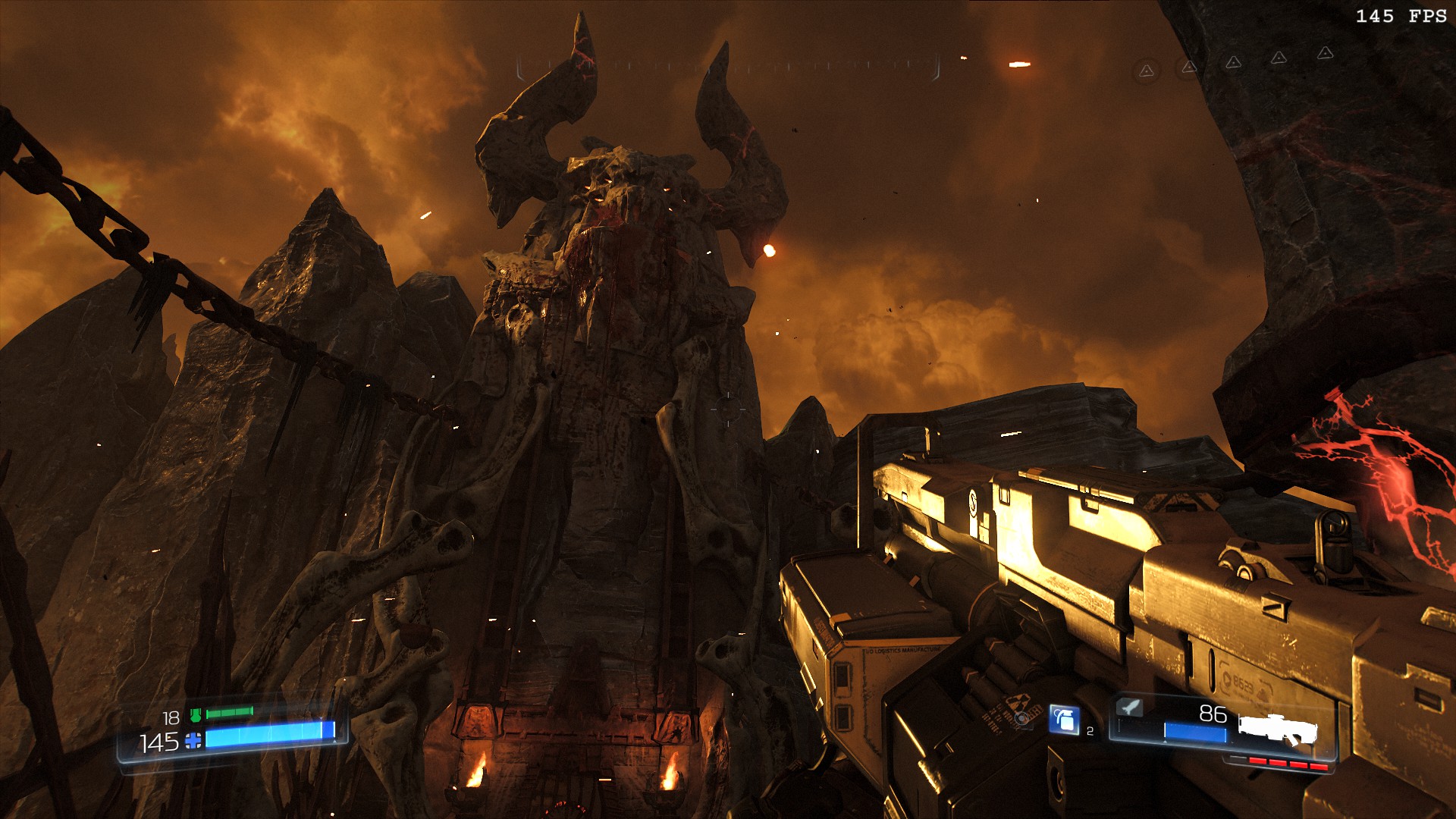Click the arrow below the blue ammo bar
The width and height of the screenshot is (1456, 819).
[1166, 742]
